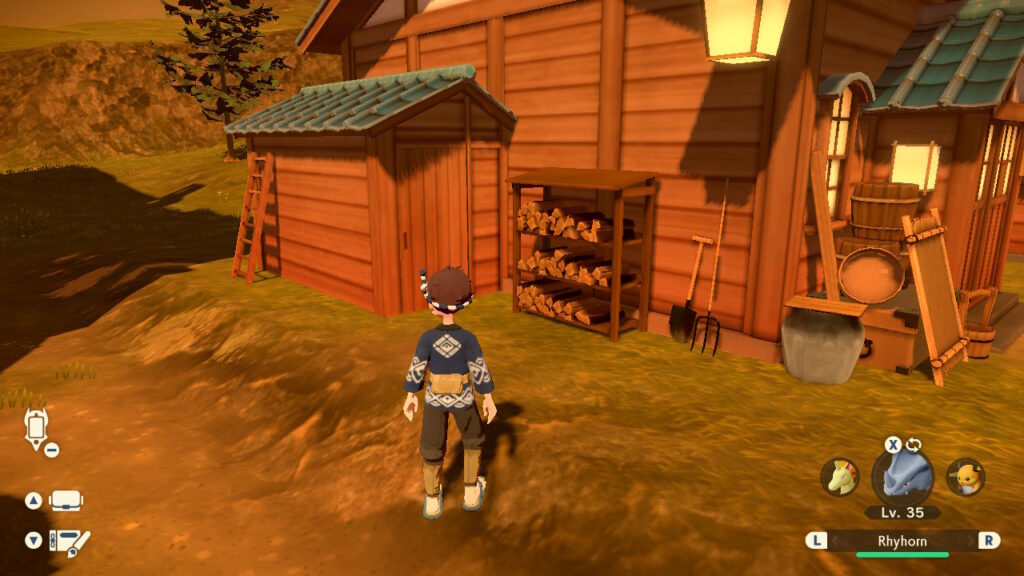The image size is (1024, 576).
Task: Select the Rhyhorn portrait in the party wheel
Action: point(902,477)
